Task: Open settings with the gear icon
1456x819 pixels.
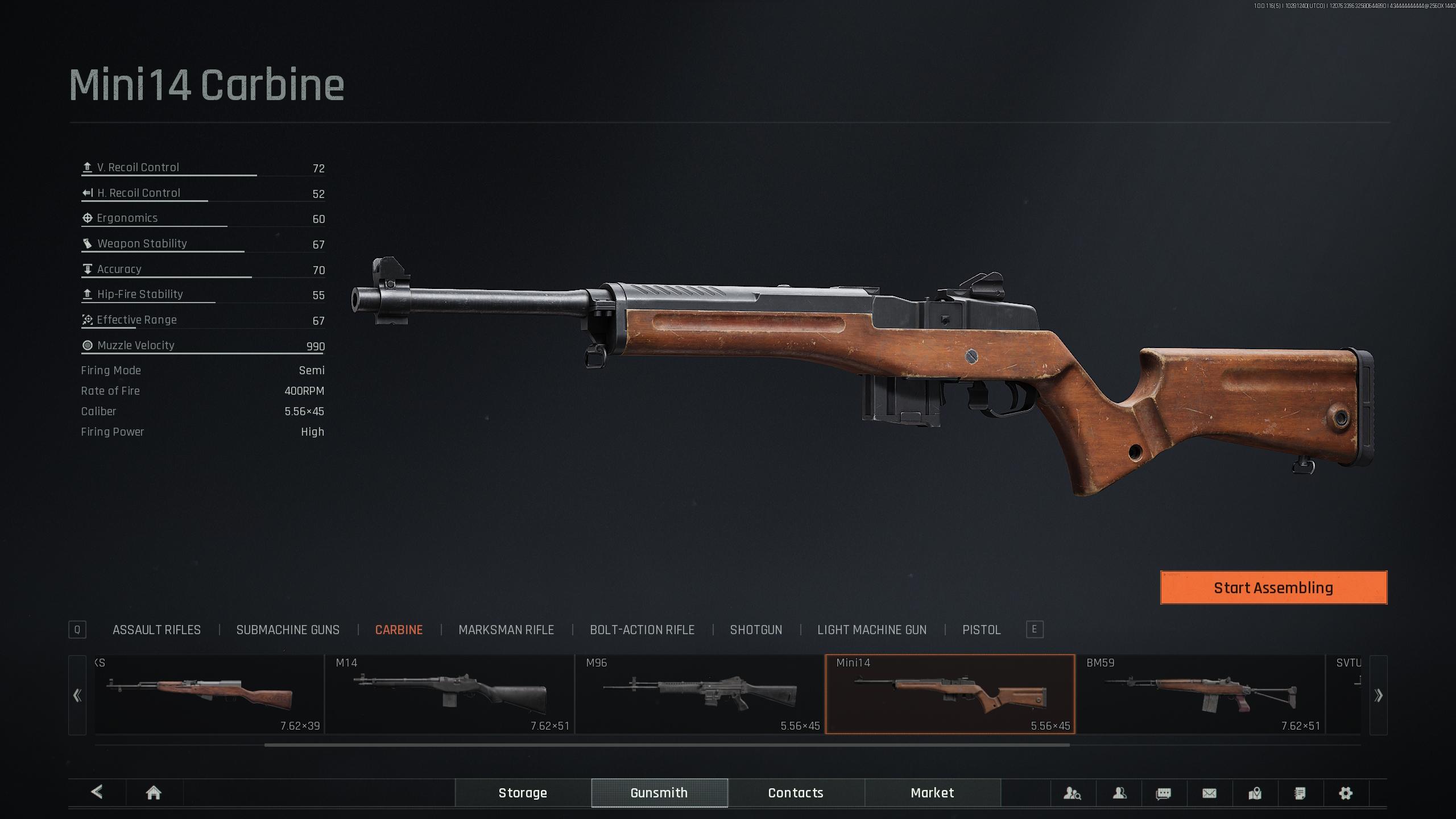Action: tap(1345, 793)
